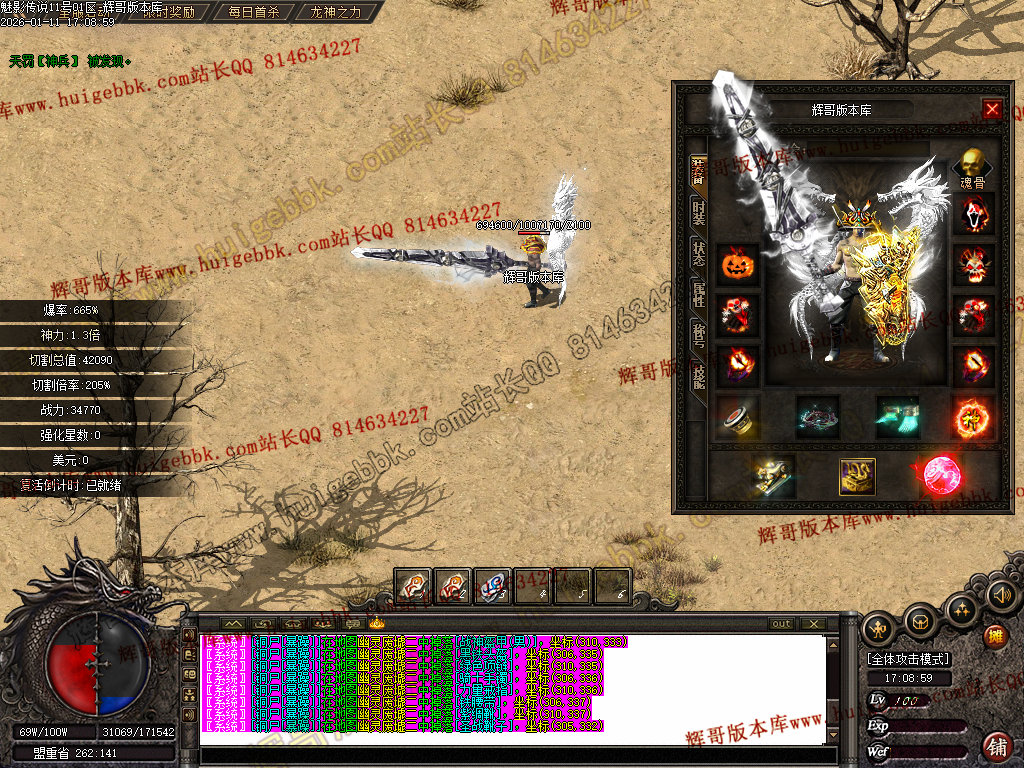Change the 全体攻击模式 attack mode
Image resolution: width=1024 pixels, height=768 pixels.
909,659
